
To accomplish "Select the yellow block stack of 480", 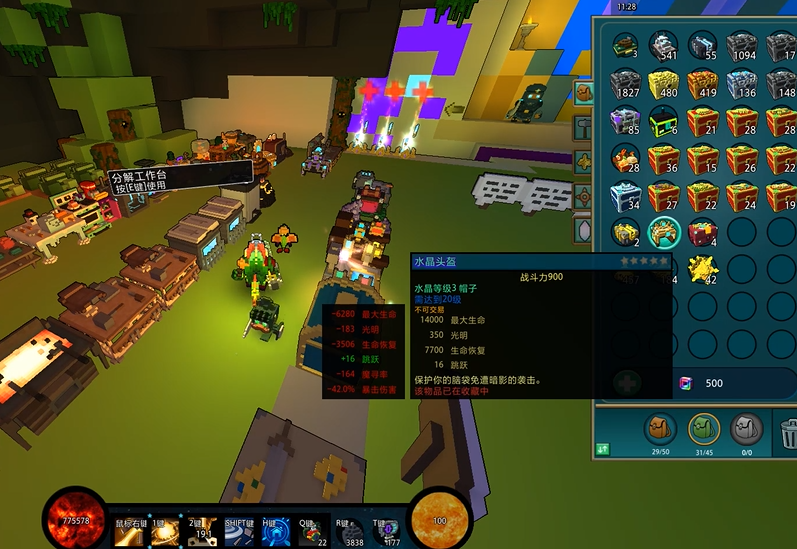I will [x=664, y=84].
